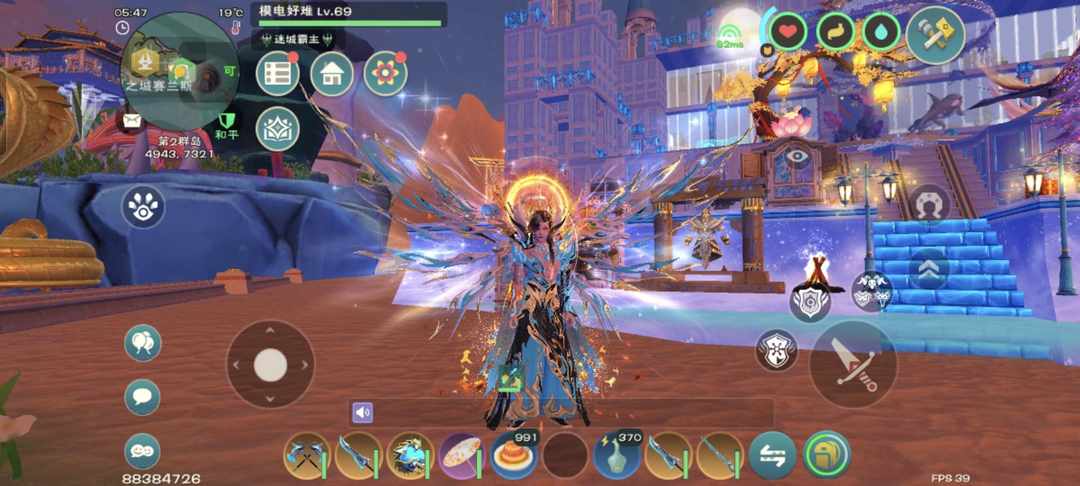
Task: Open the chat speech bubble button
Action: 143,397
